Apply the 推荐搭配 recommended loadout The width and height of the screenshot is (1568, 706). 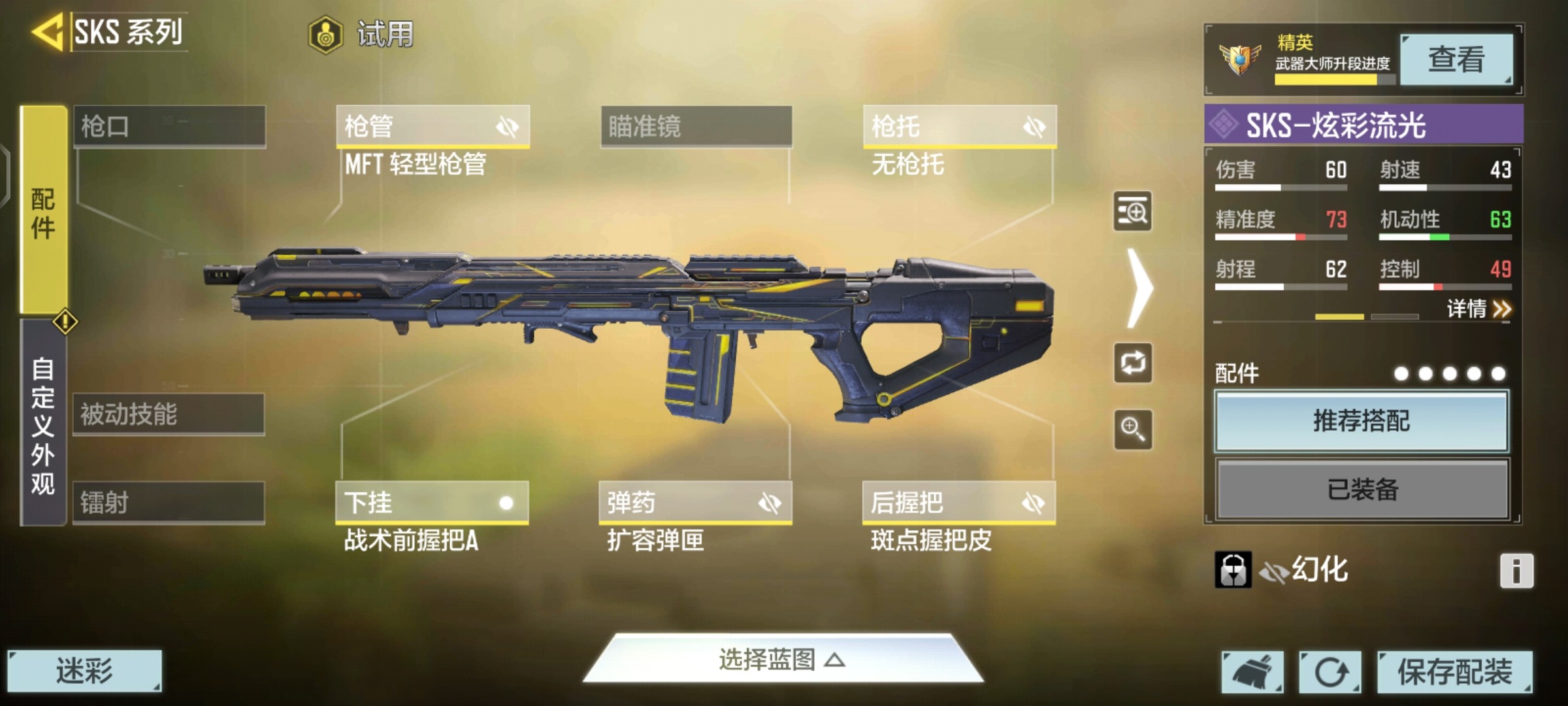tap(1362, 421)
